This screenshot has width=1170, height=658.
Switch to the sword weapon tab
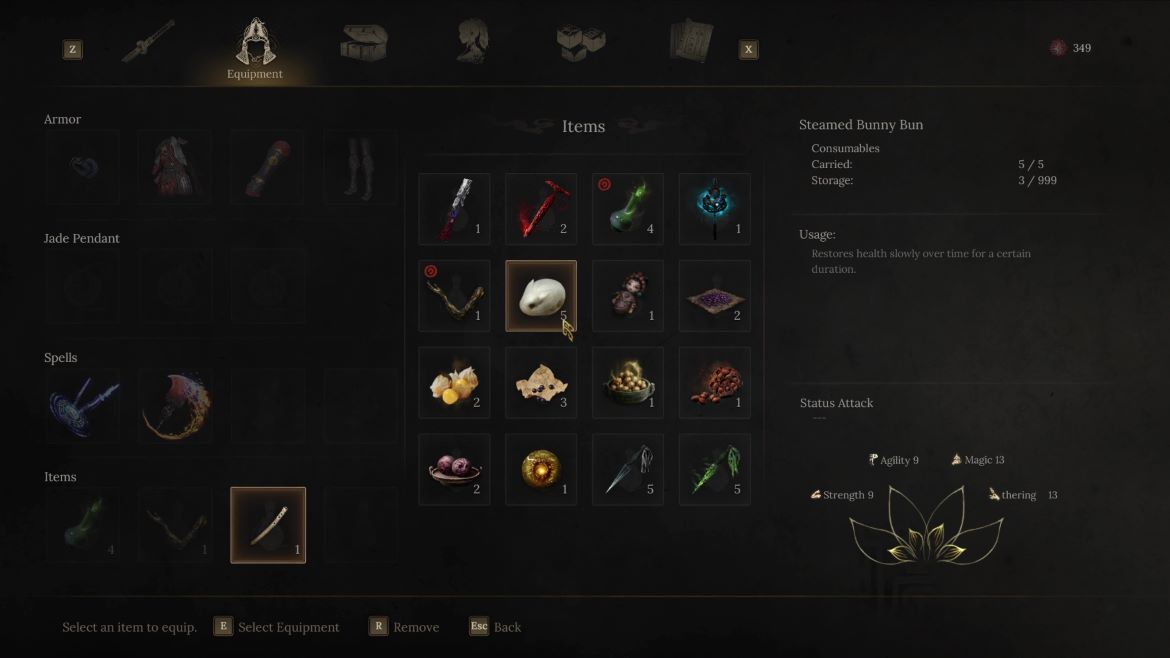148,42
